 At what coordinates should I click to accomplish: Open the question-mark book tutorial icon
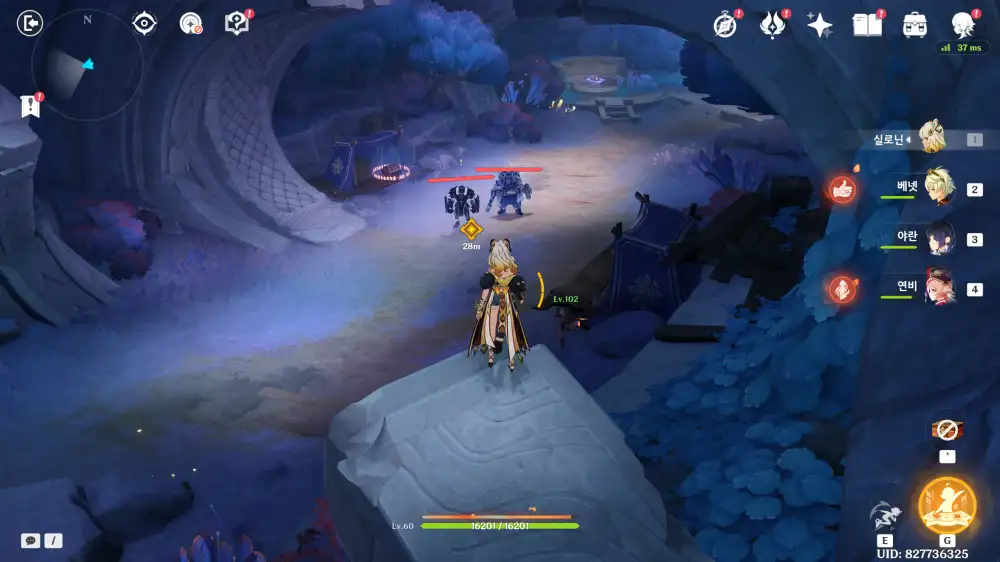[x=237, y=23]
